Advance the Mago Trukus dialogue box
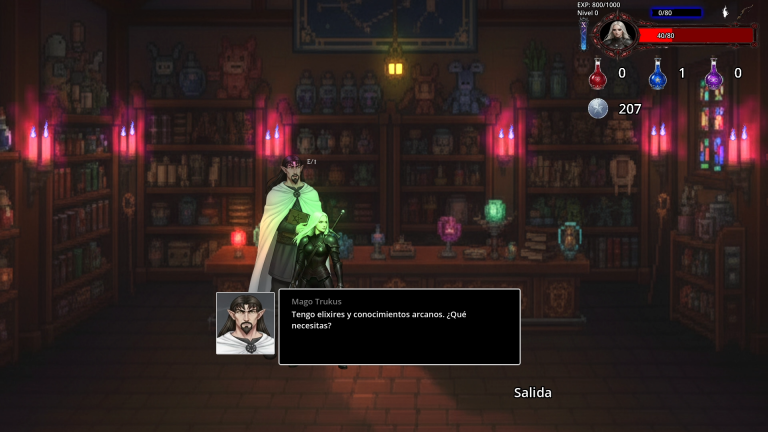768x432 pixels. click(399, 327)
